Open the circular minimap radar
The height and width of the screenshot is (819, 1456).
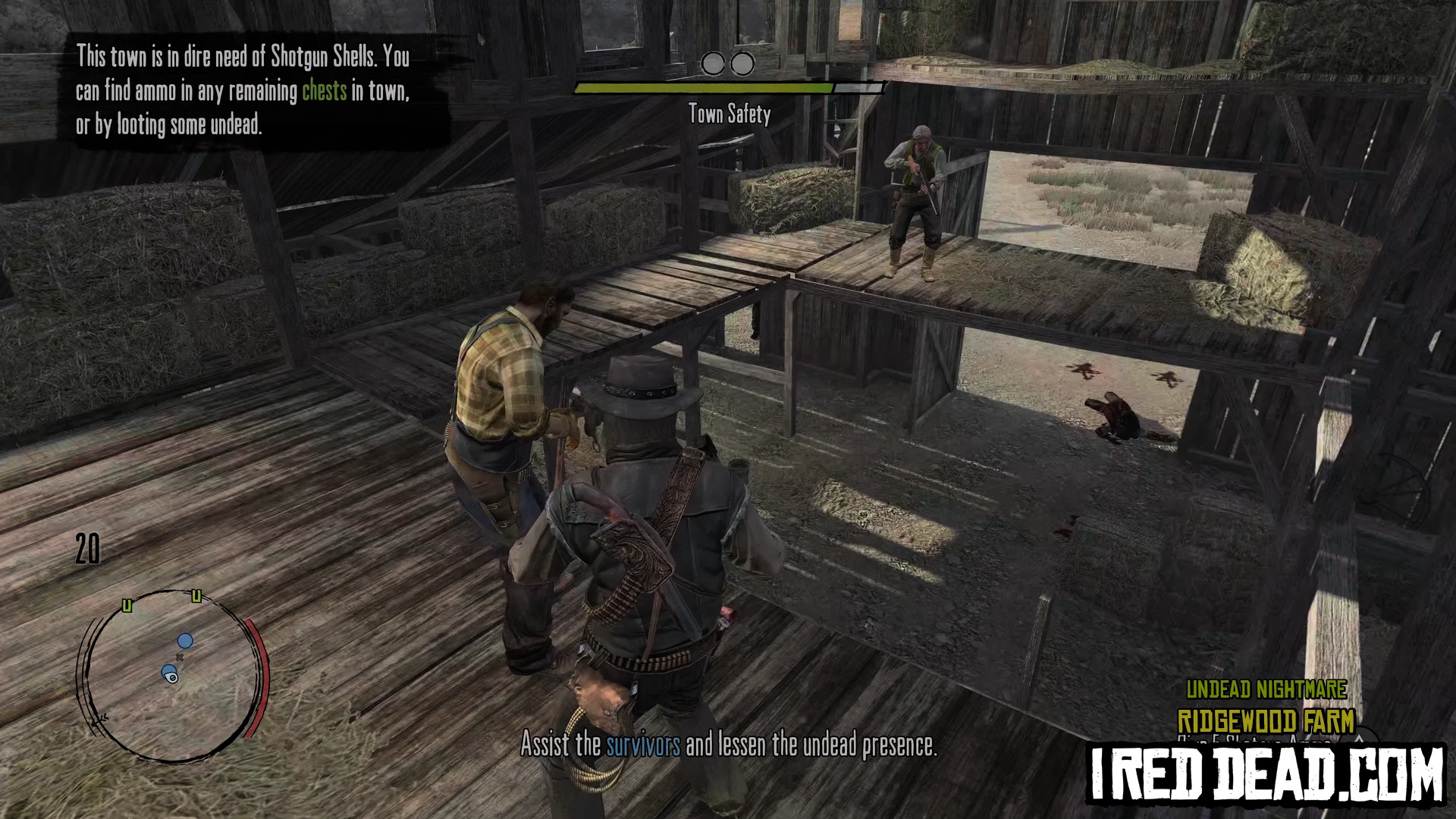pyautogui.click(x=171, y=675)
